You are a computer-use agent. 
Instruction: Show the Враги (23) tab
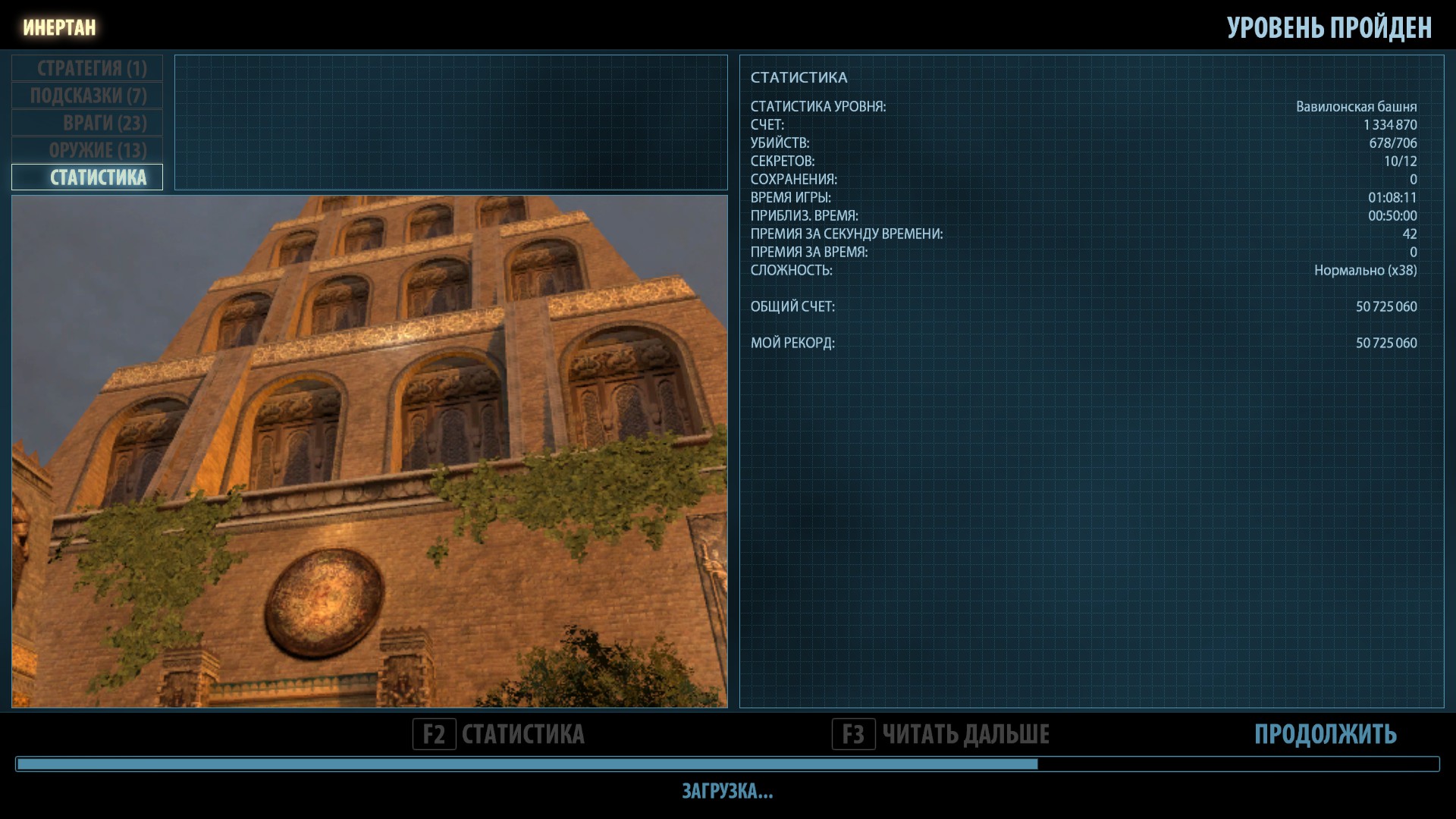pyautogui.click(x=87, y=123)
